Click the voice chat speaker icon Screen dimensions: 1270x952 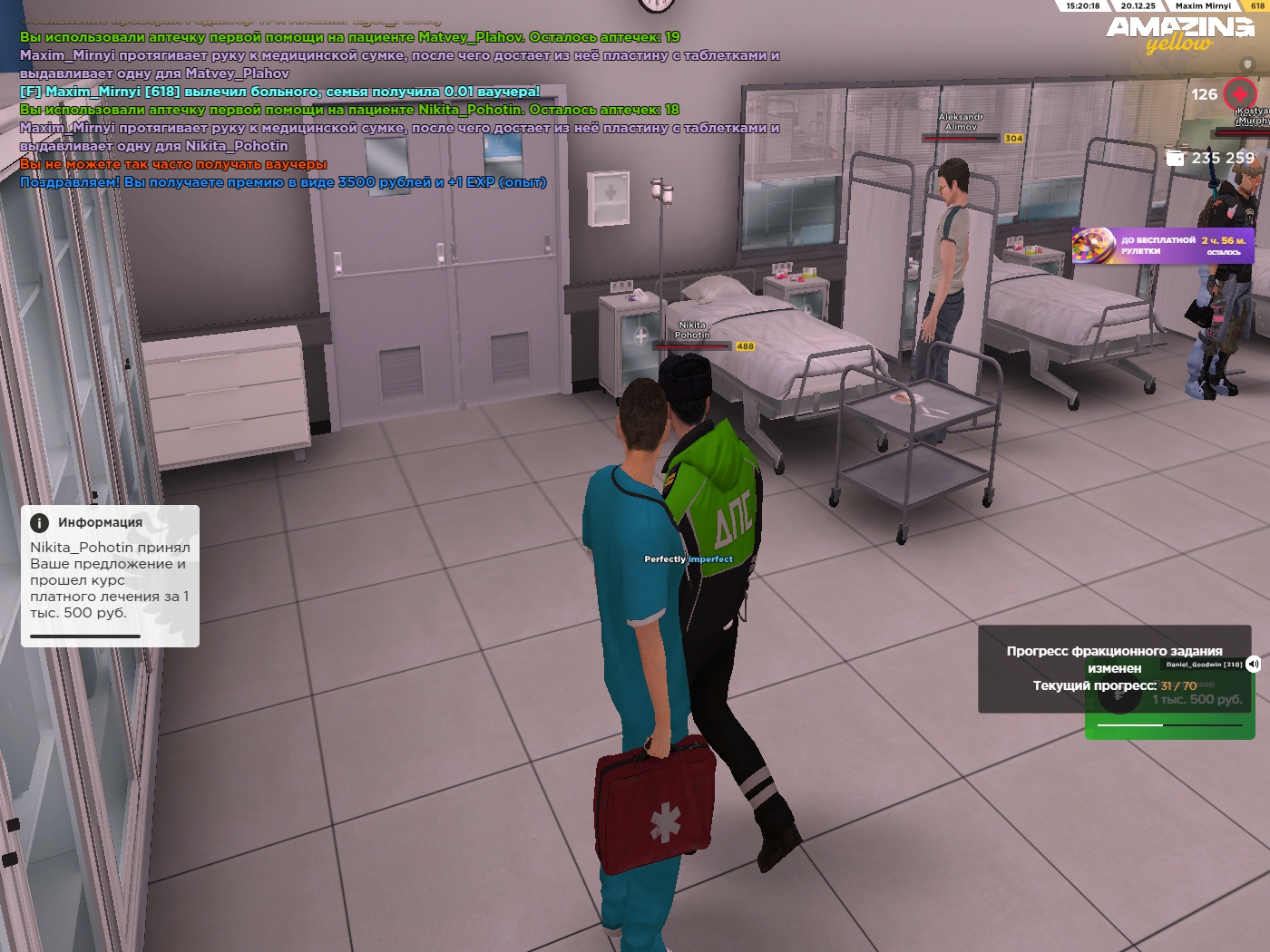pos(1253,664)
